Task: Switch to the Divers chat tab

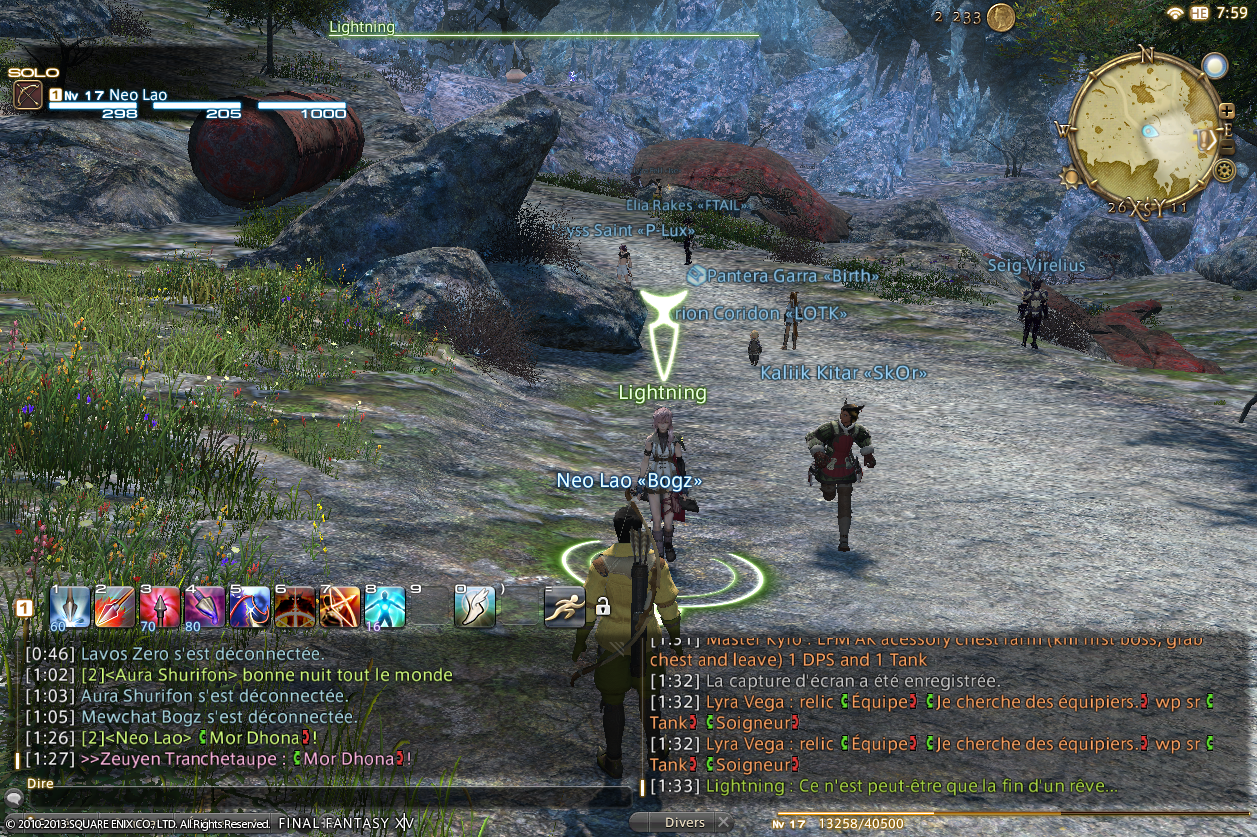Action: 684,823
